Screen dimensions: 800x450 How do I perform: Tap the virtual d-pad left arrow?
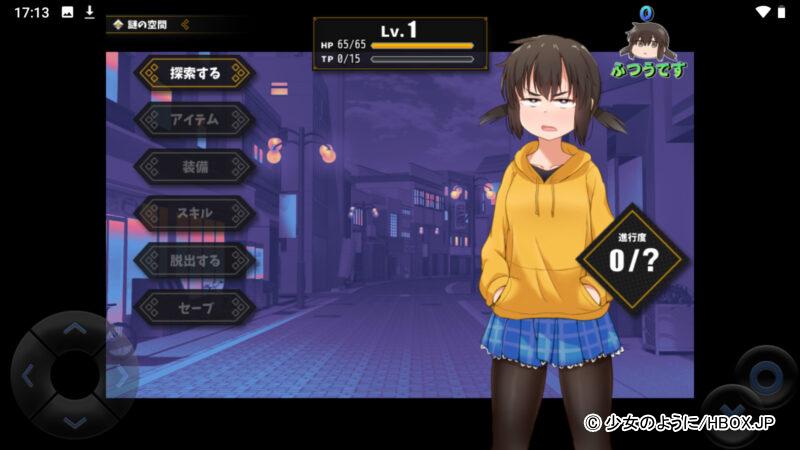click(x=28, y=376)
